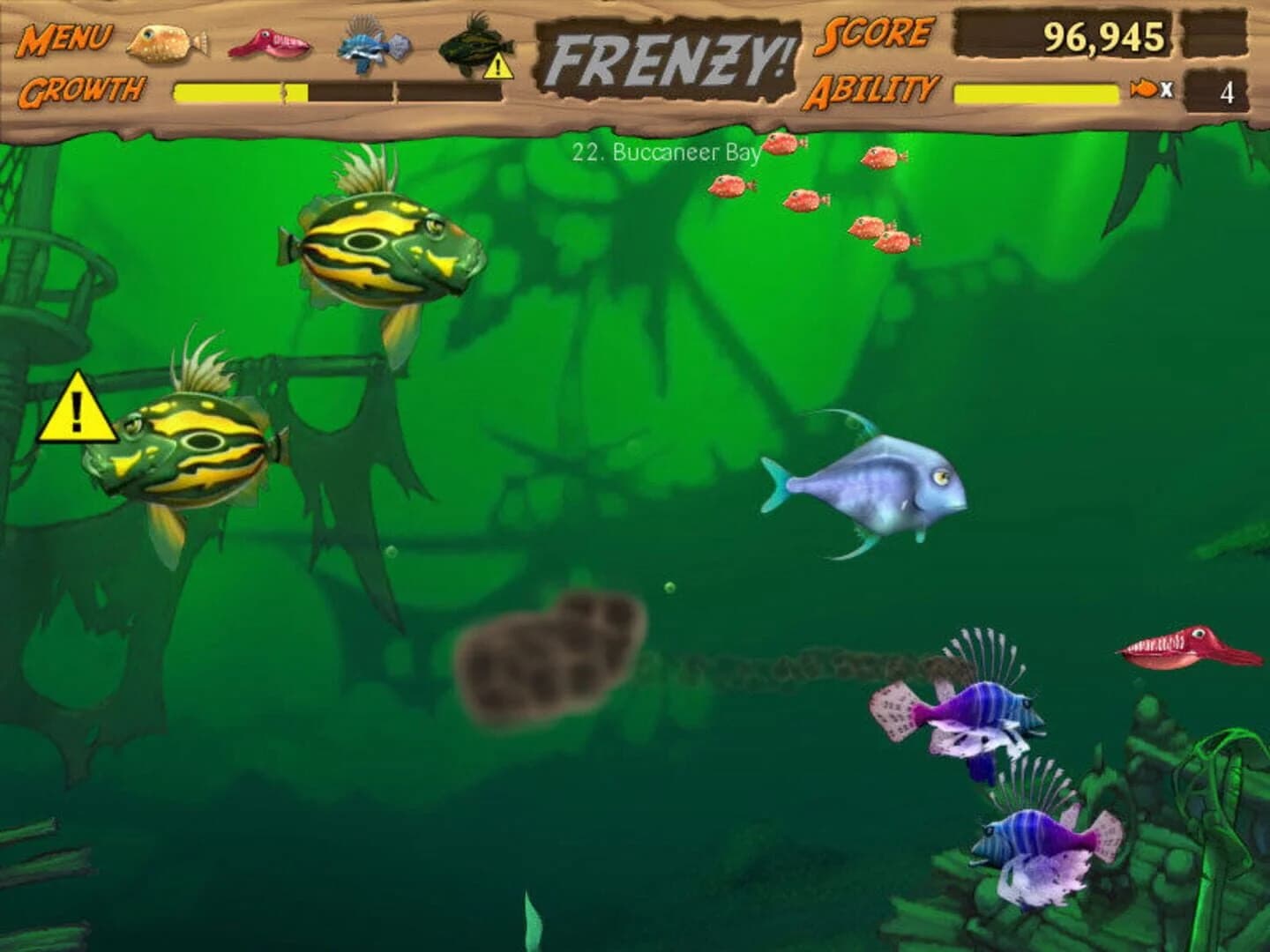
Task: Click the Score display showing 96,945
Action: click(1102, 38)
